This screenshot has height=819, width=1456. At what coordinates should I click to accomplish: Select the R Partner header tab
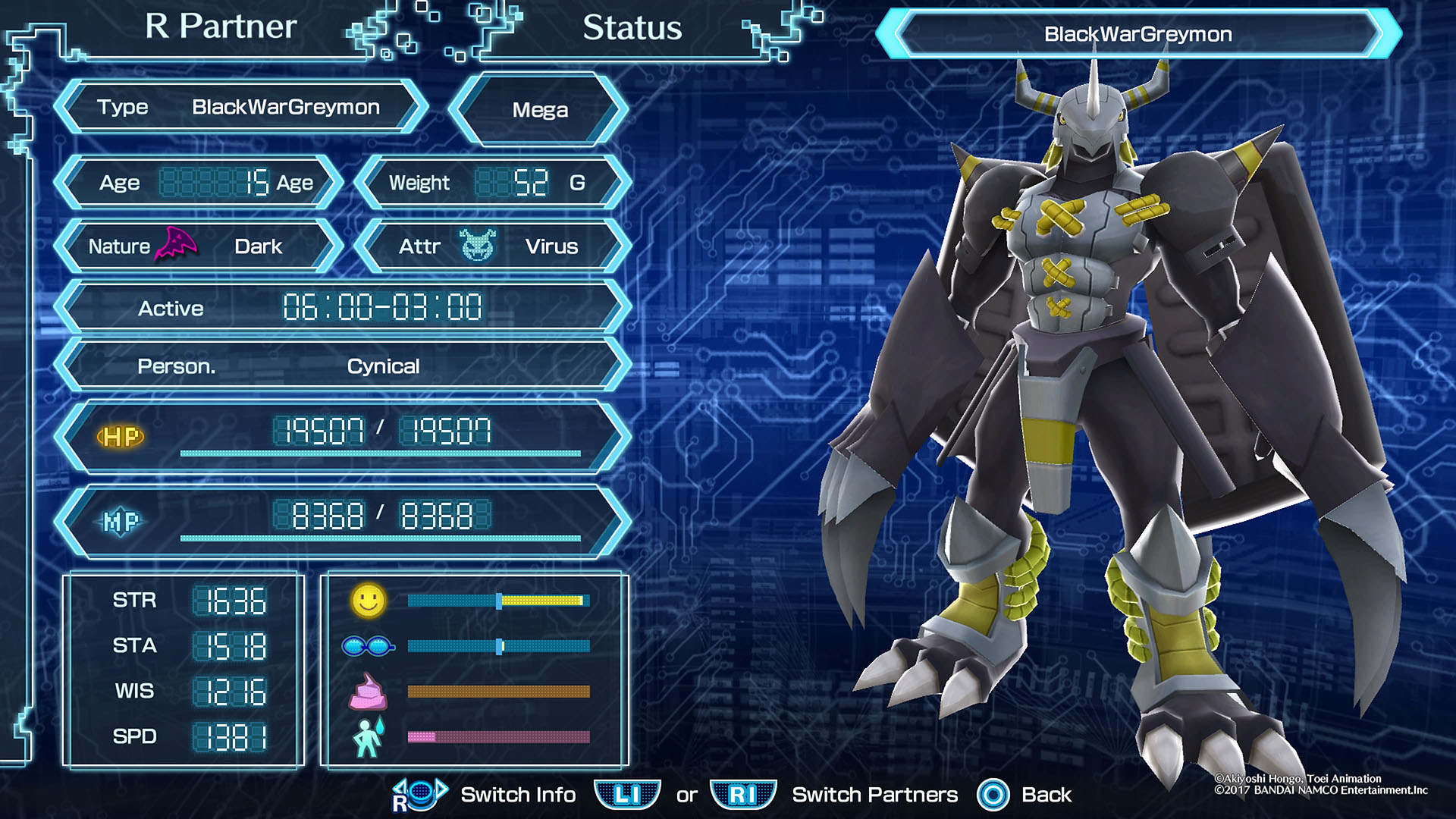click(221, 27)
